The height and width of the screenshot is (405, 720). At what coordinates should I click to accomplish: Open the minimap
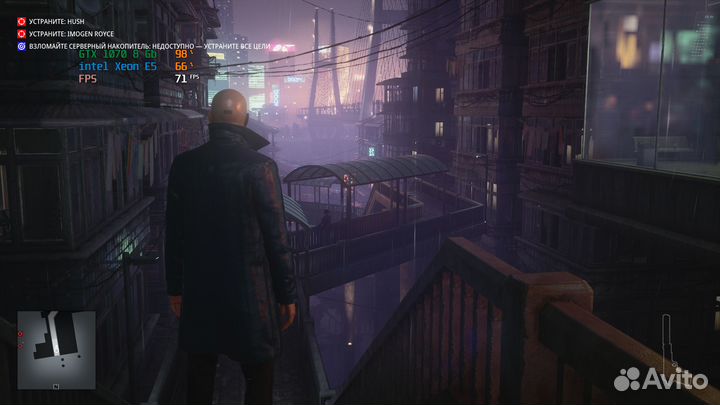56,349
